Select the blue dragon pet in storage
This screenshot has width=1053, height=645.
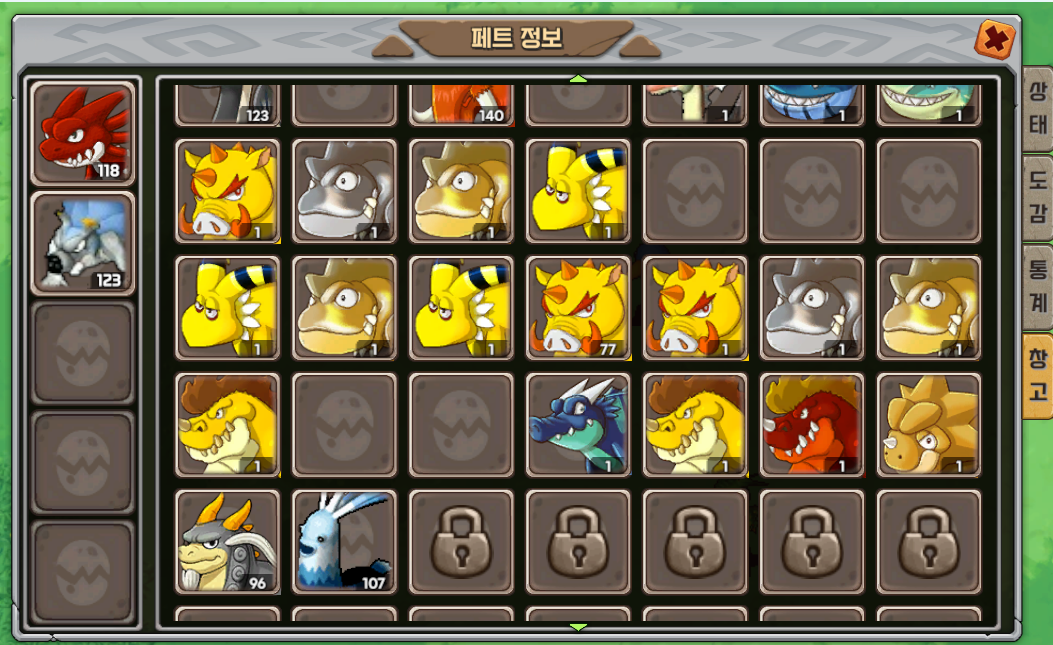[578, 425]
